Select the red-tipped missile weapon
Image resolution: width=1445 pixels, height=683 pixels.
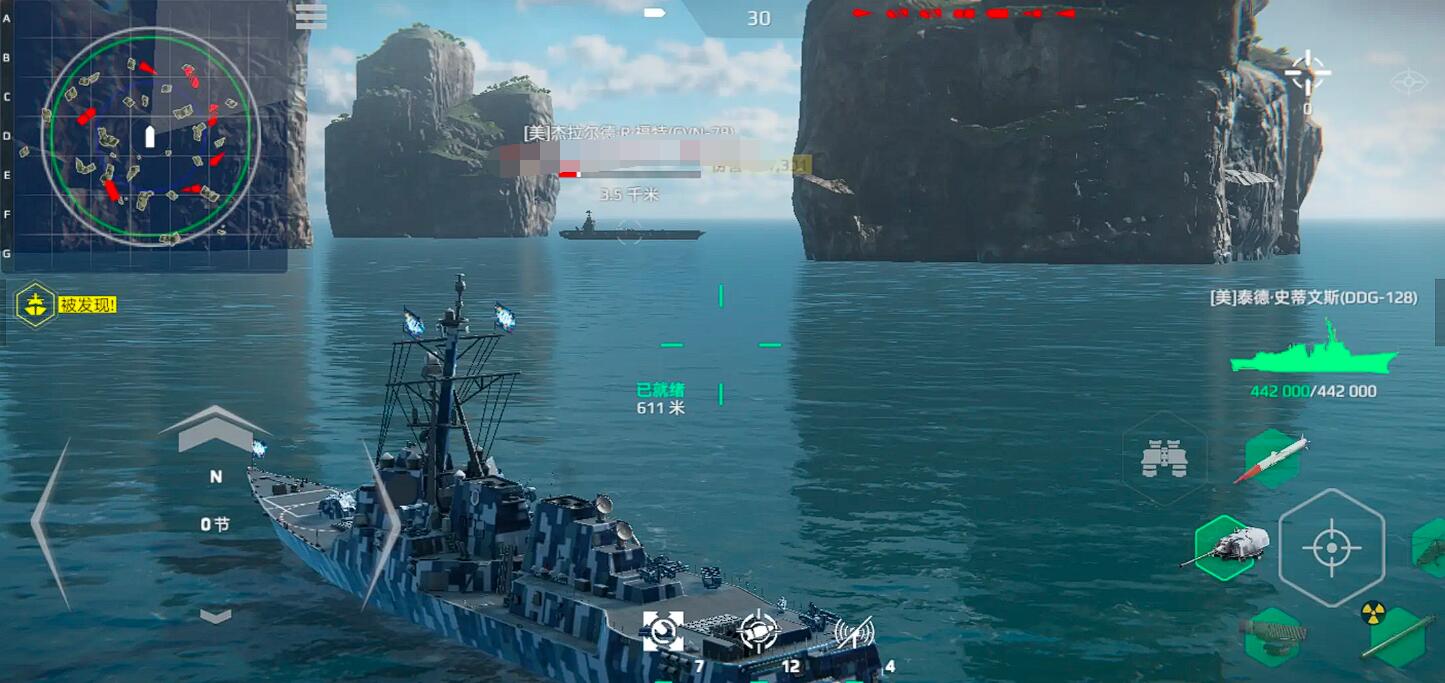tap(1272, 459)
